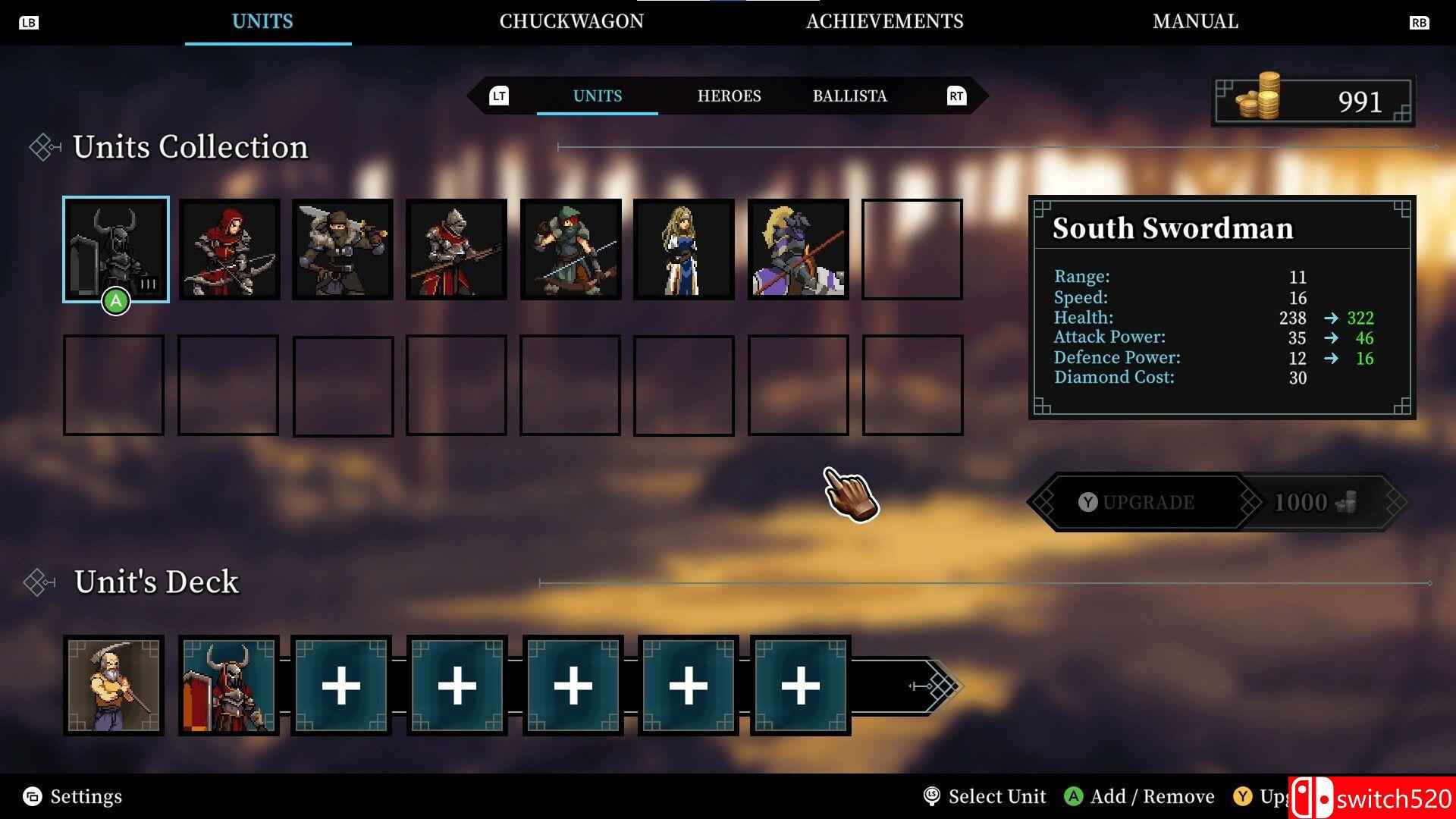Select the South Swordman unit tile

[115, 249]
